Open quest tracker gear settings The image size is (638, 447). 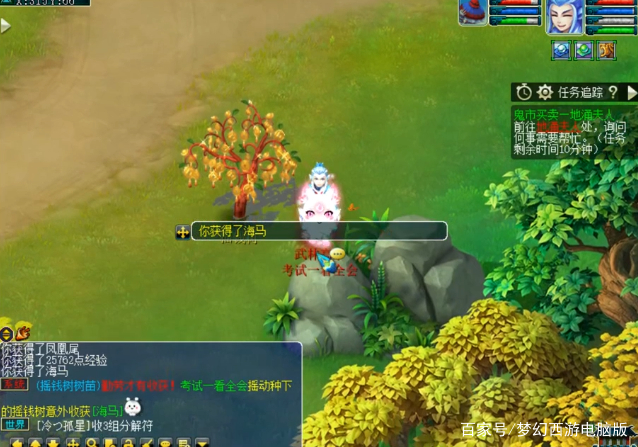[545, 92]
